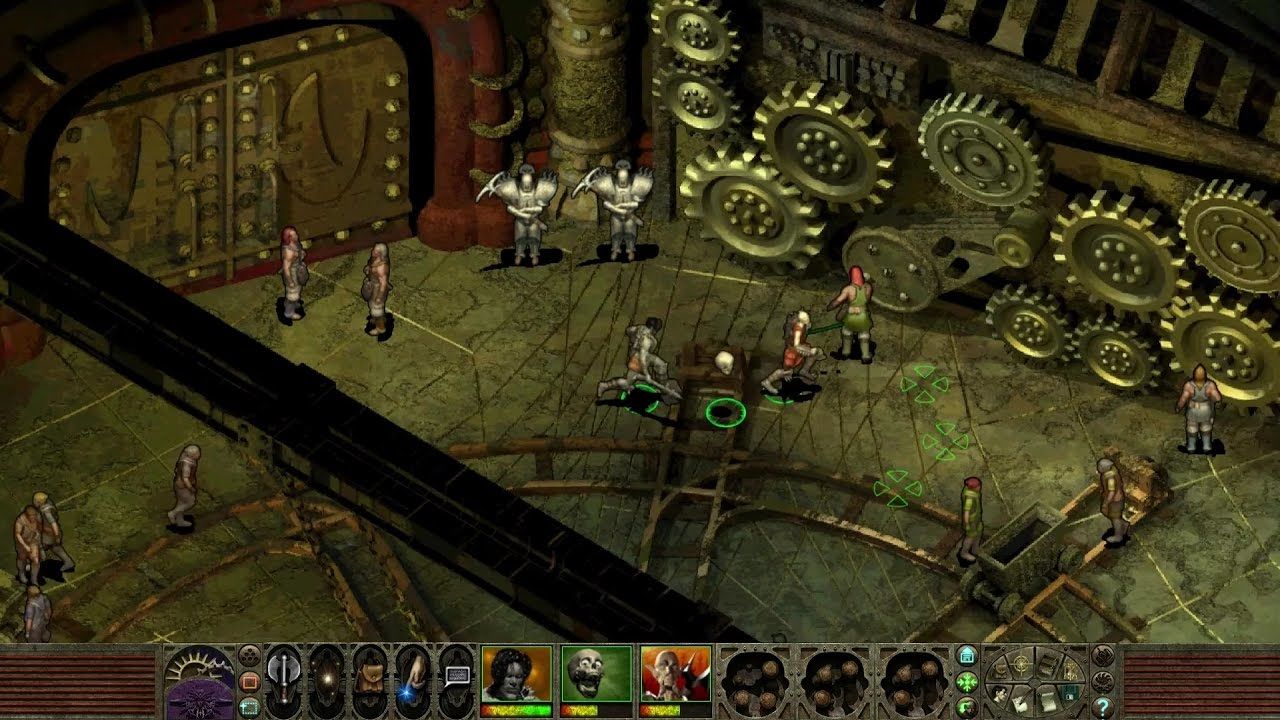Click the teal selection rectangle button
The image size is (1280, 720).
(250, 706)
